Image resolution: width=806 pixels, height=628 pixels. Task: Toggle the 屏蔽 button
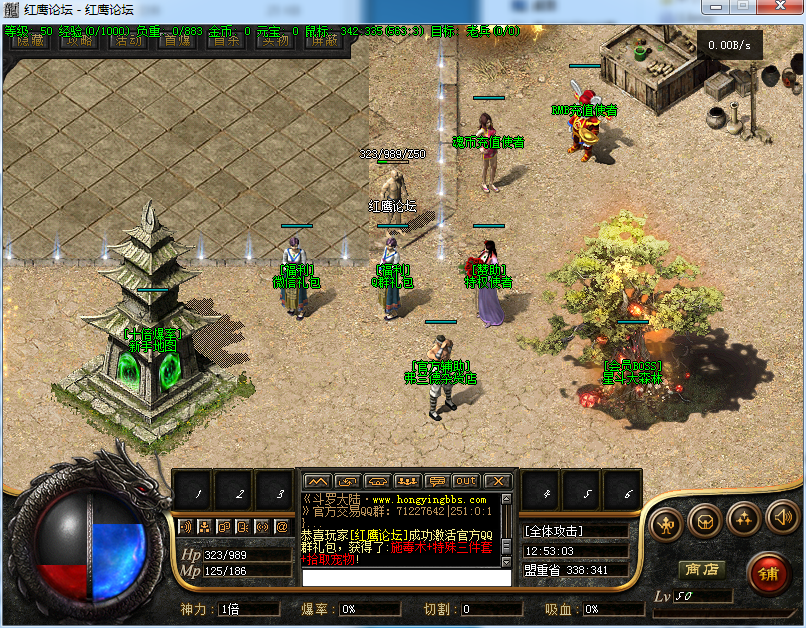(323, 41)
